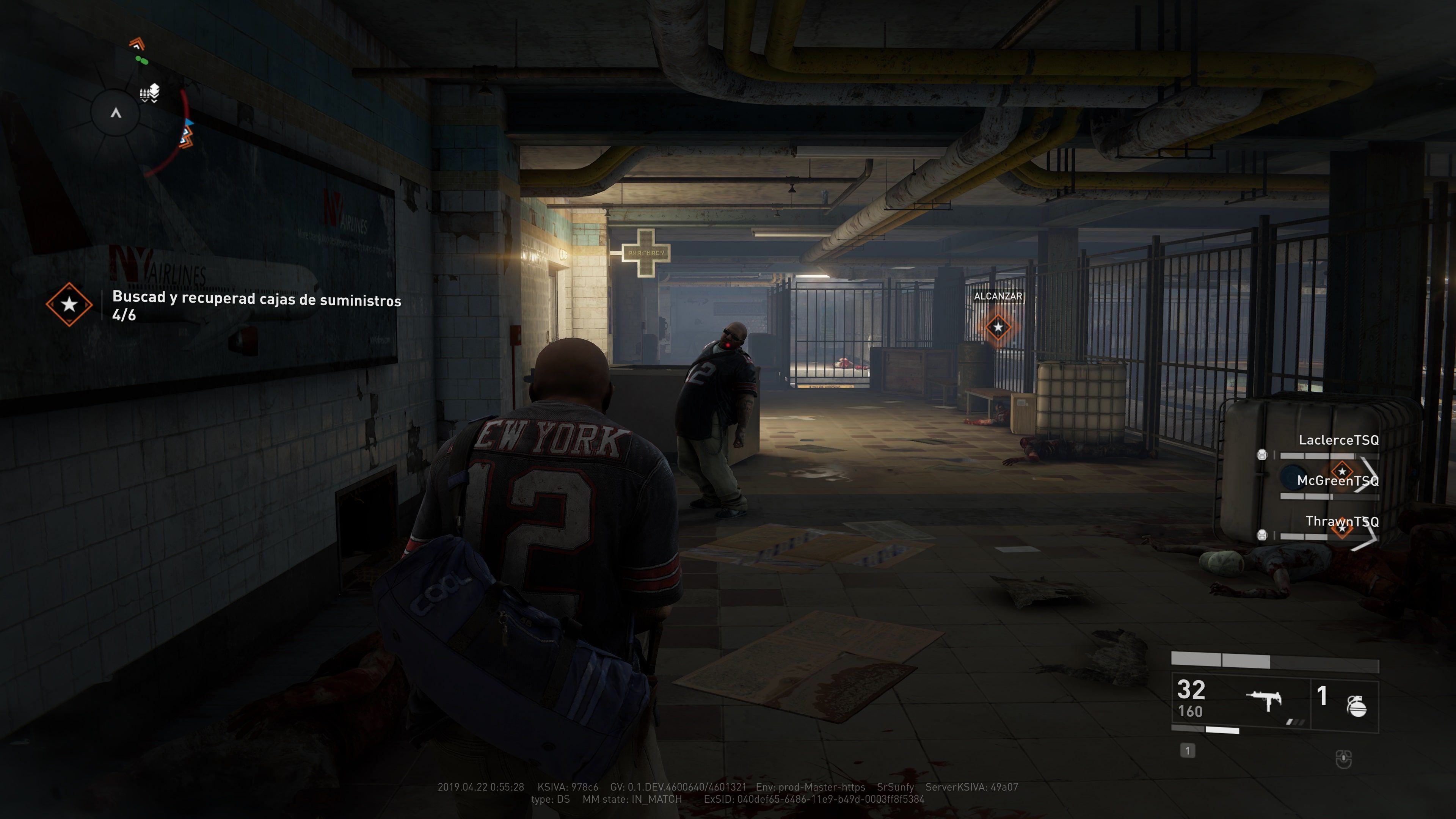Image resolution: width=1456 pixels, height=819 pixels.
Task: Click the circular radar compass
Action: coord(116,113)
